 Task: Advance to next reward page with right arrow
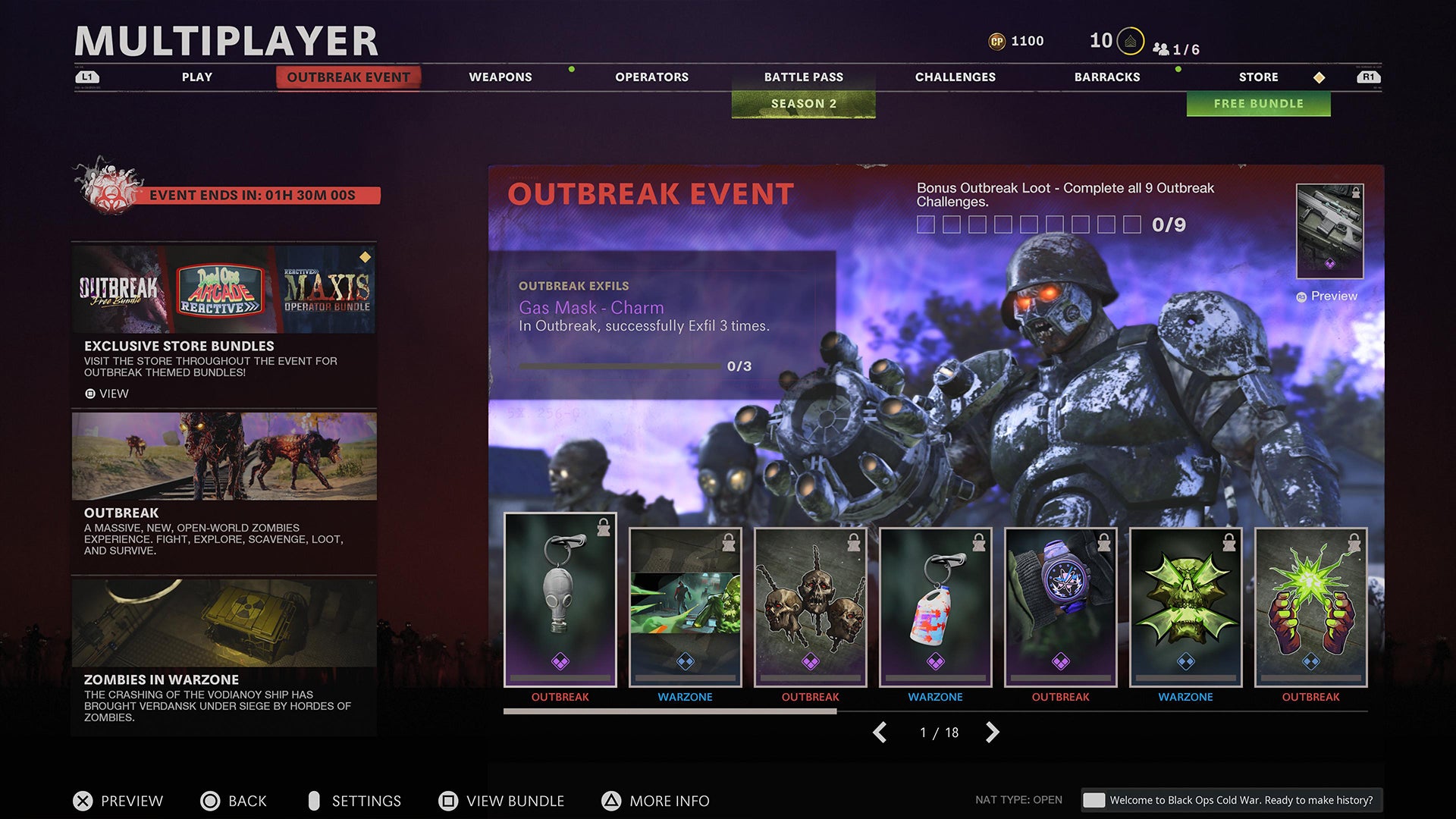point(993,733)
